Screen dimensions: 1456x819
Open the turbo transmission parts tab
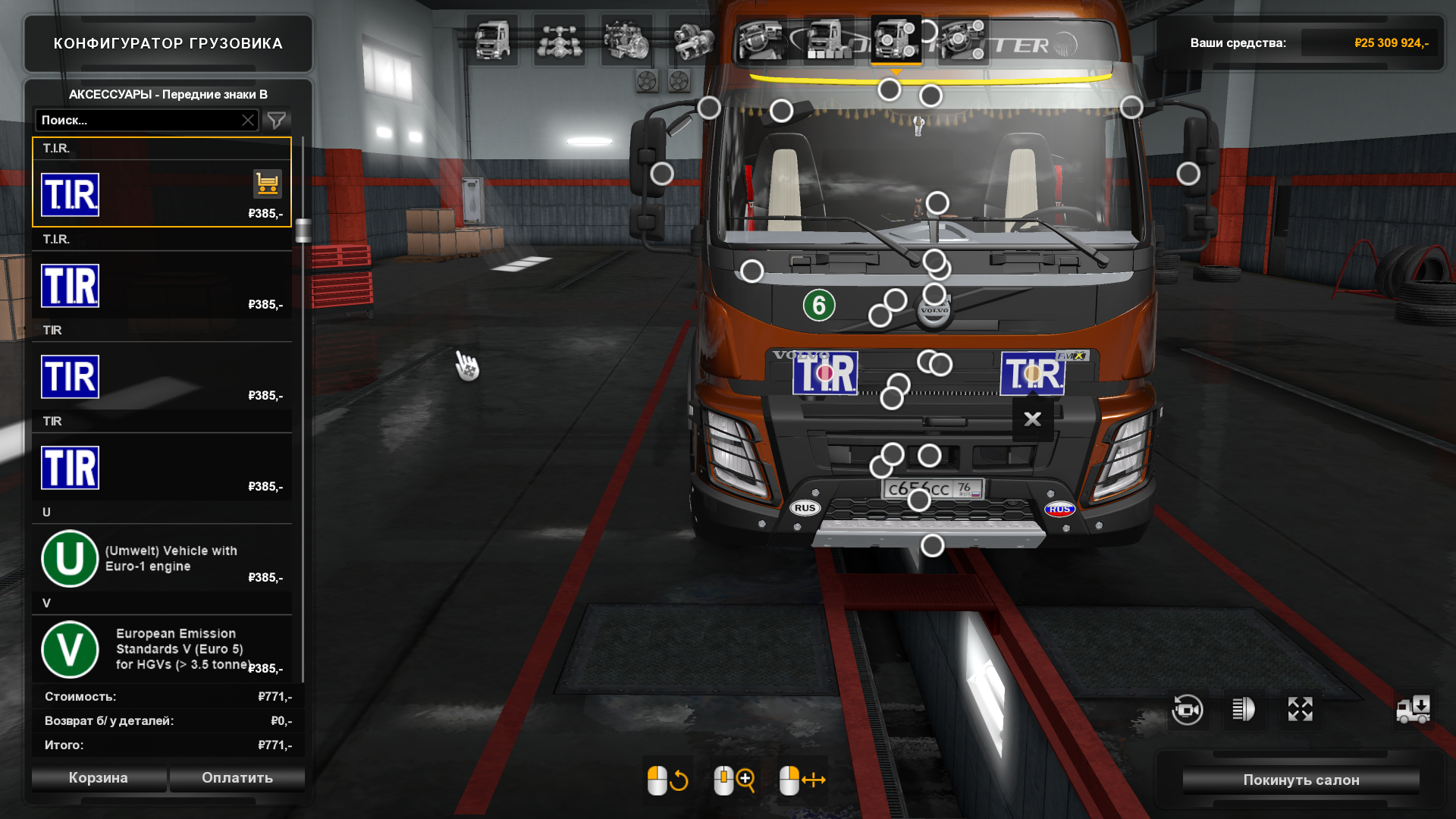click(693, 40)
